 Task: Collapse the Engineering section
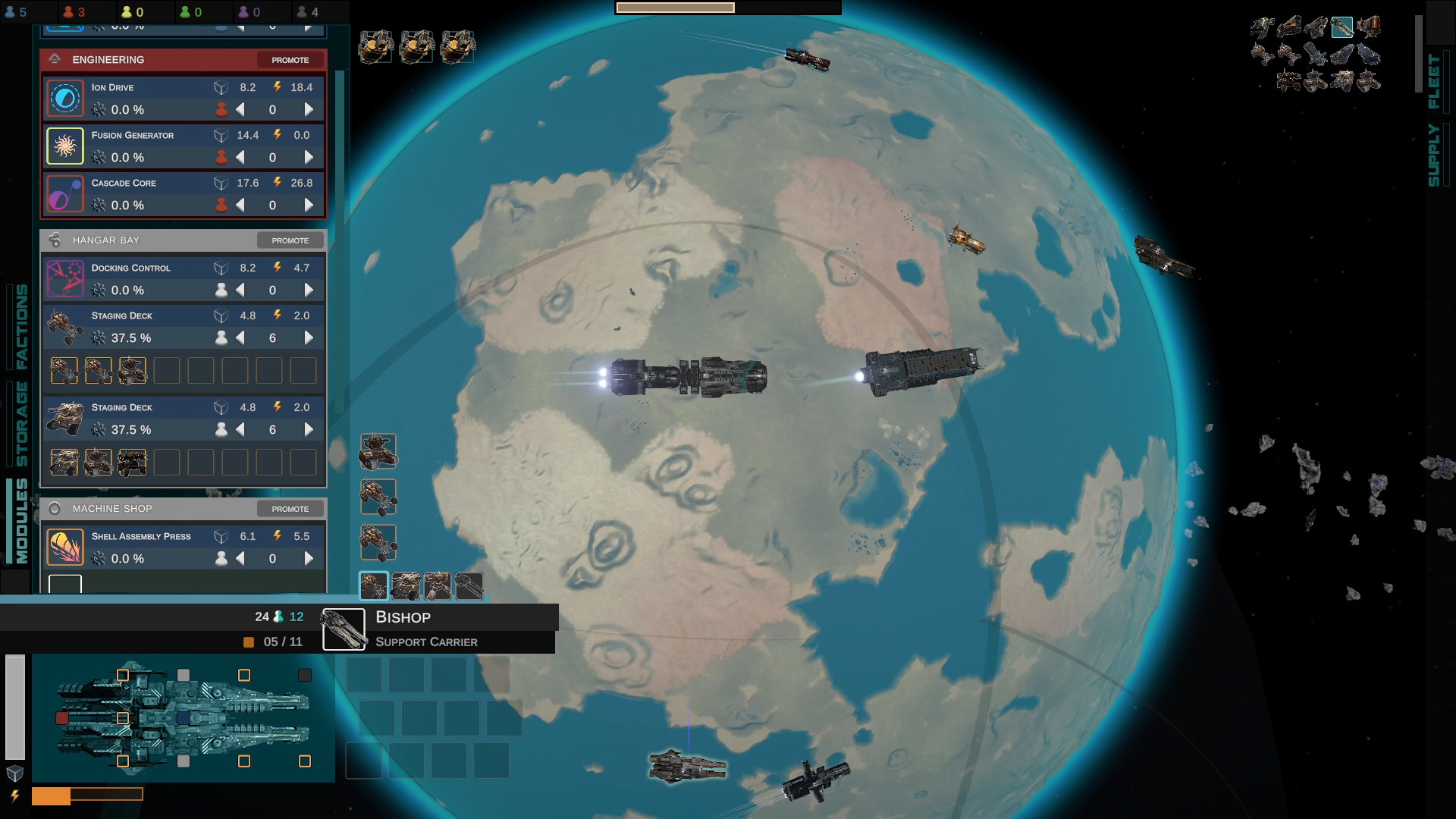click(x=54, y=59)
